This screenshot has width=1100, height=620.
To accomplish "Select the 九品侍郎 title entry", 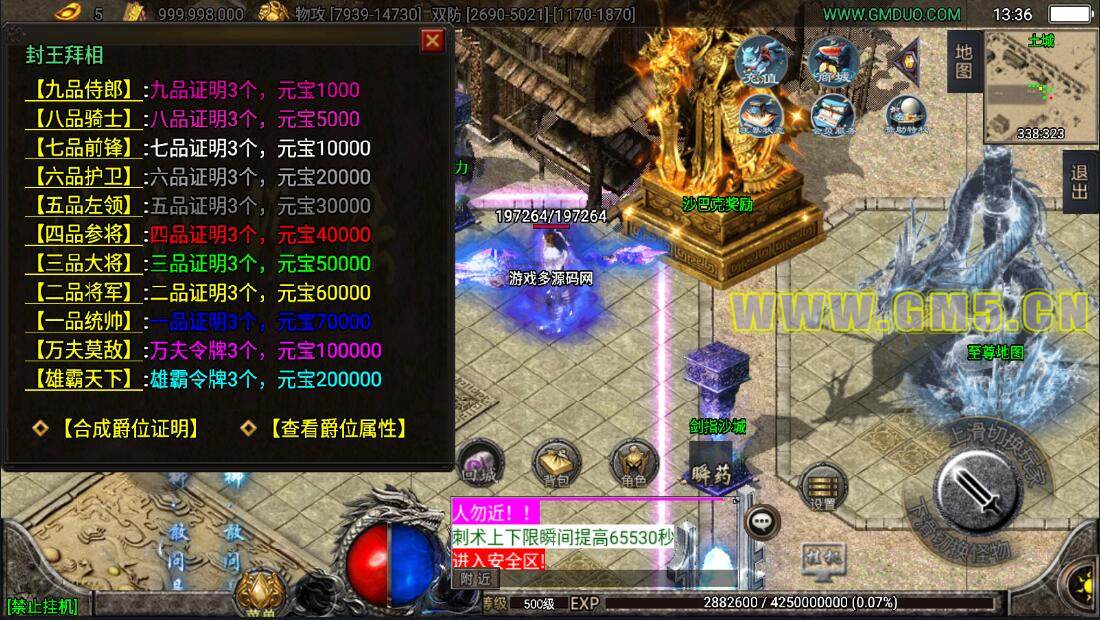I will click(x=84, y=90).
